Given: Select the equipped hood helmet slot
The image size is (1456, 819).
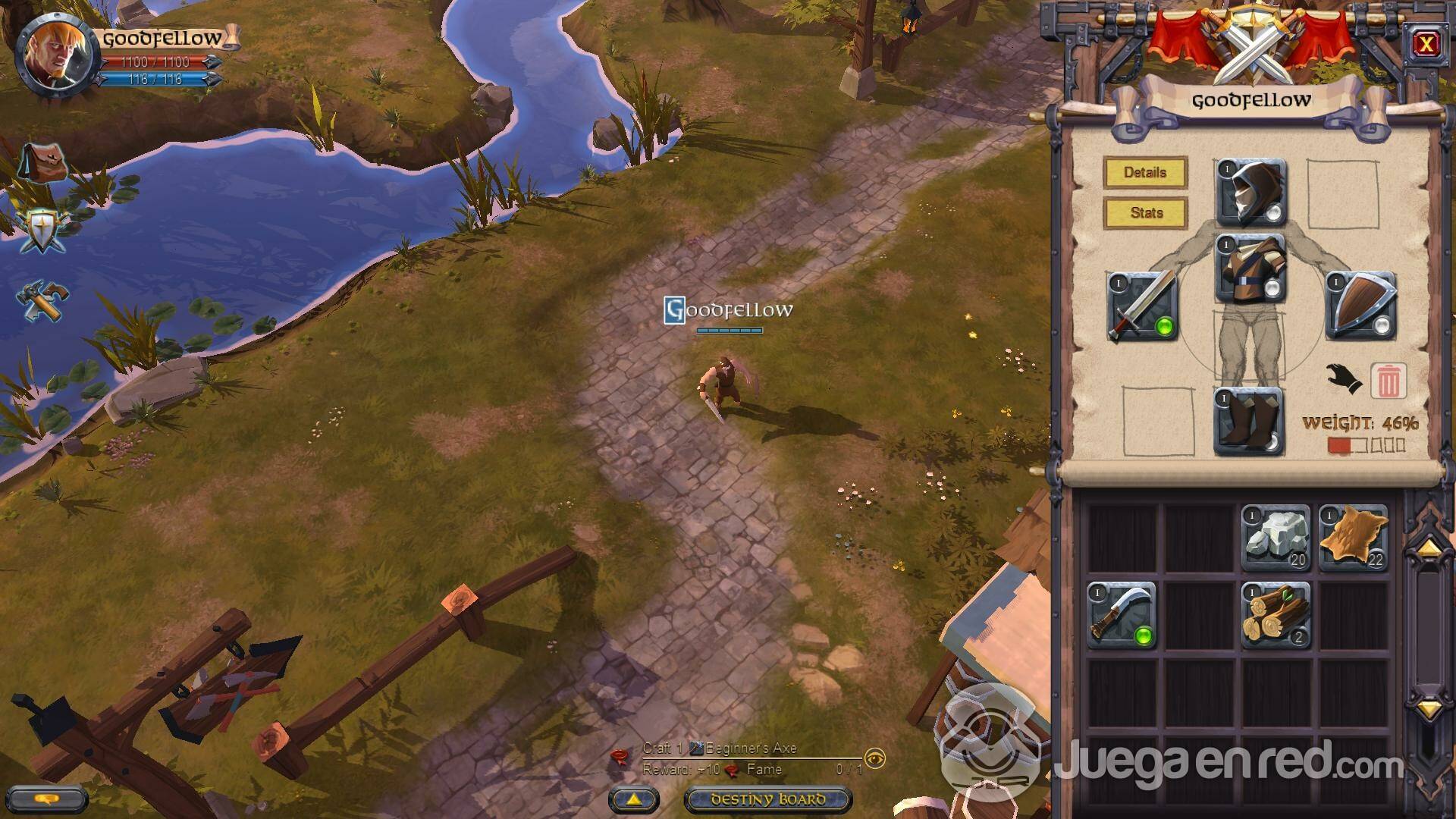Looking at the screenshot, I should (x=1251, y=193).
